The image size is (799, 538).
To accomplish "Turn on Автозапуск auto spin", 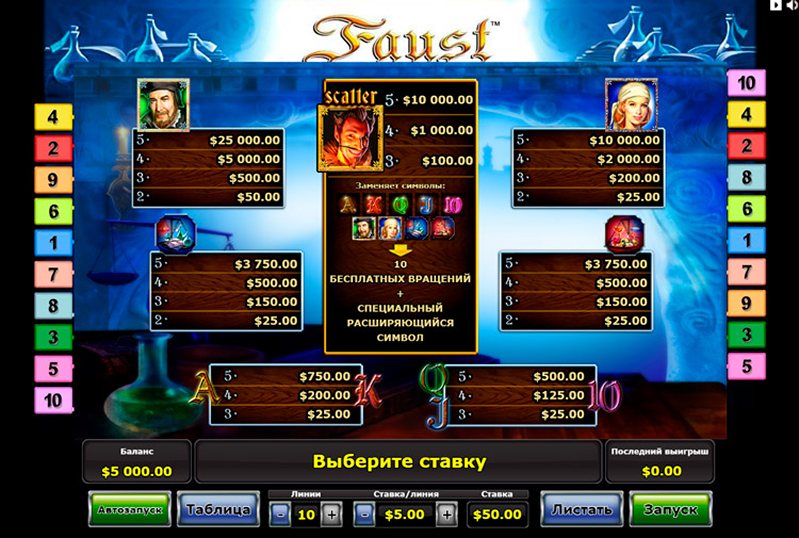I will pos(129,510).
